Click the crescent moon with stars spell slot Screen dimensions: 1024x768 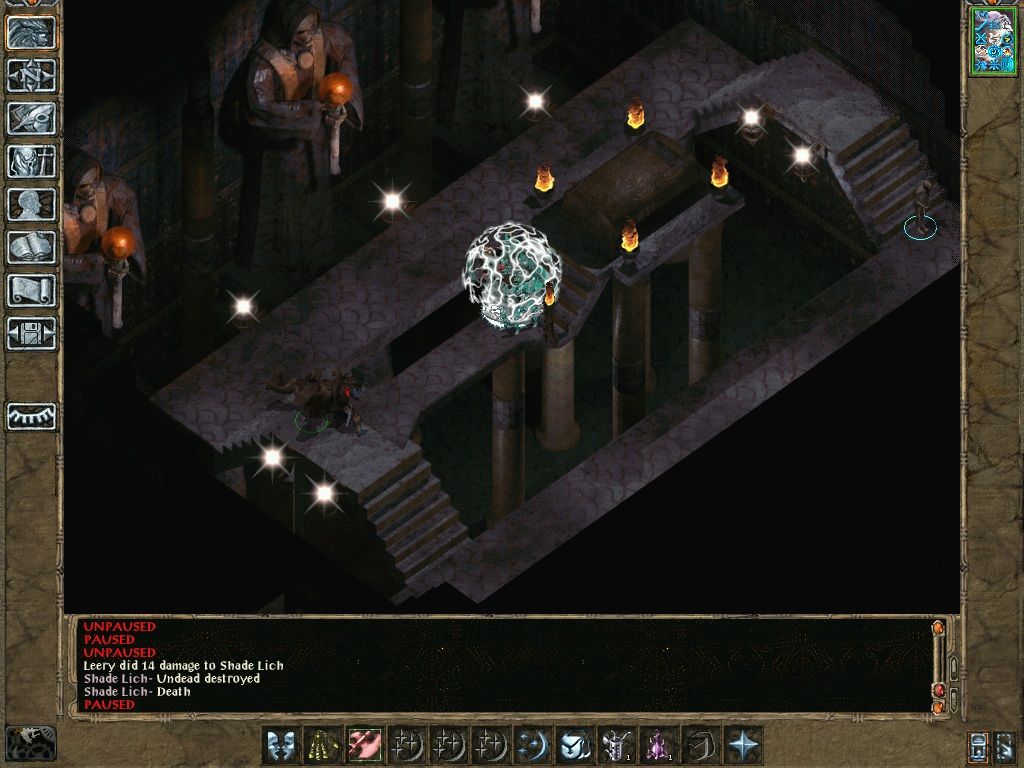pos(531,745)
